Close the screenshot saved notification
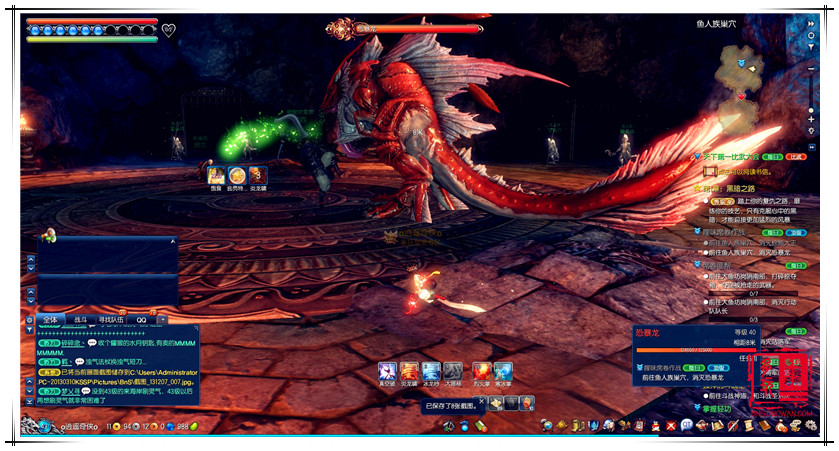This screenshot has width=839, height=451. [481, 402]
